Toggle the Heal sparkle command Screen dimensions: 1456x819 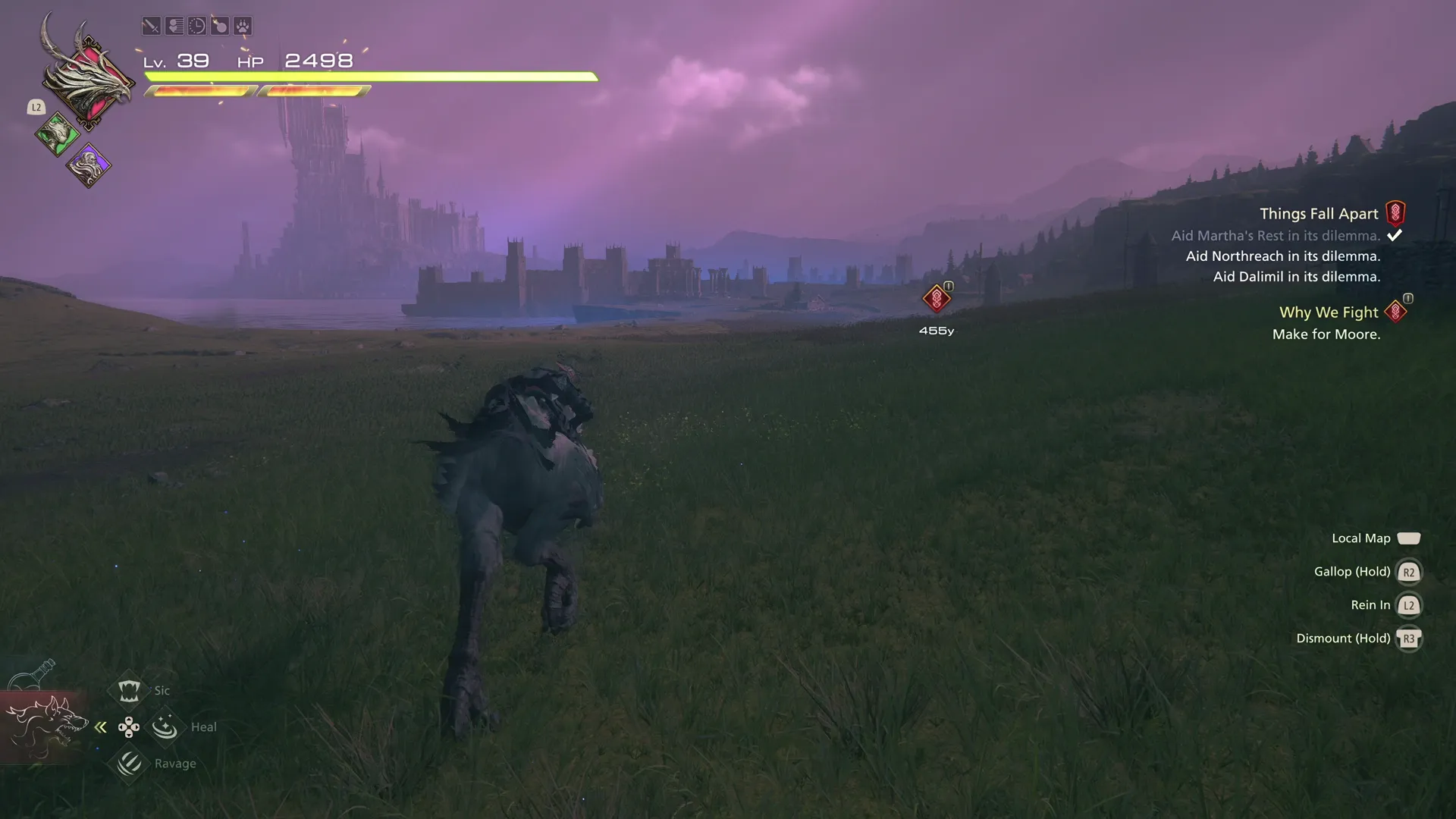[165, 726]
